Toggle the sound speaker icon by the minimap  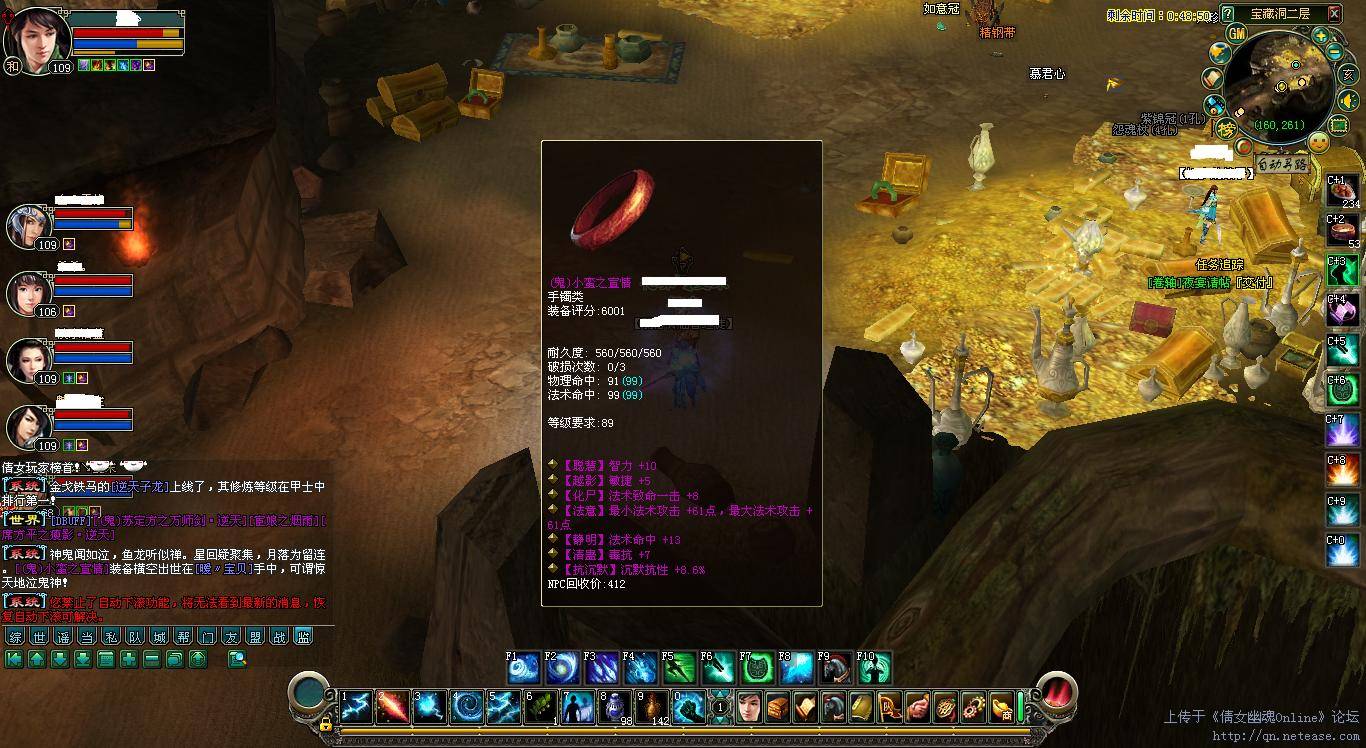coord(1349,100)
